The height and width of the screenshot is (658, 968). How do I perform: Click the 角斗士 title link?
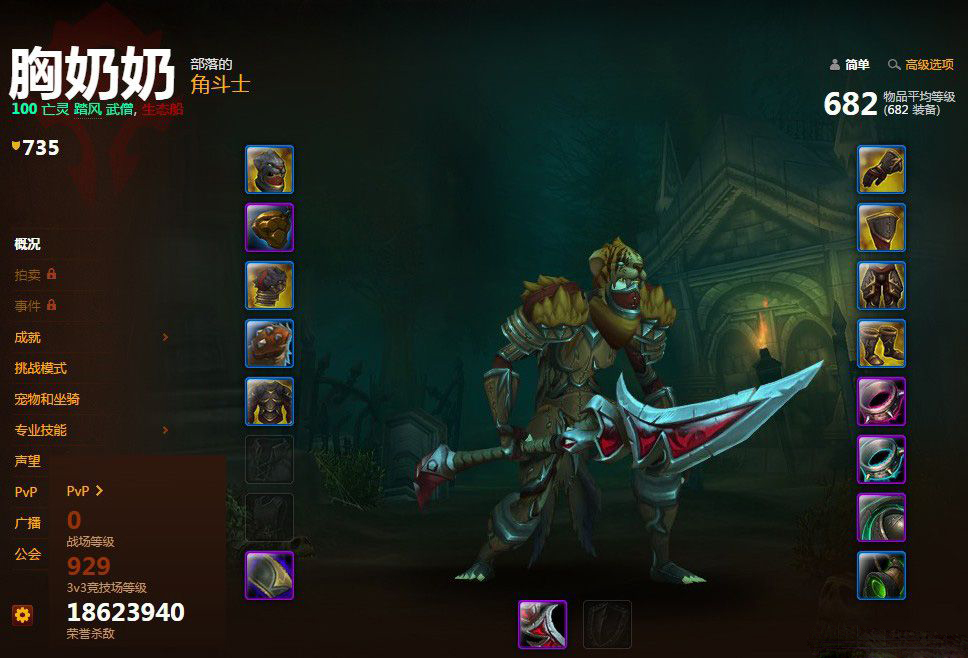click(220, 85)
